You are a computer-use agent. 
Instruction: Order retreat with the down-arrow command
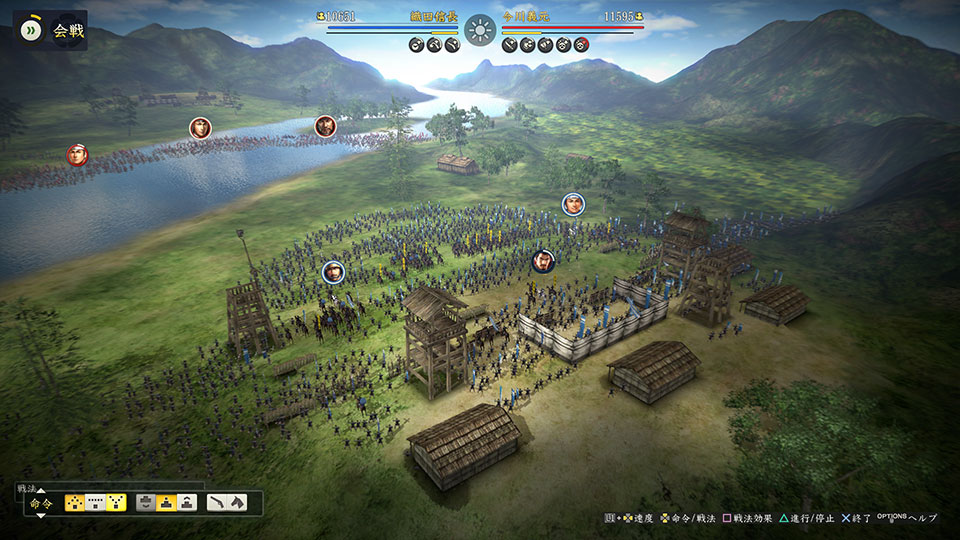tap(146, 503)
